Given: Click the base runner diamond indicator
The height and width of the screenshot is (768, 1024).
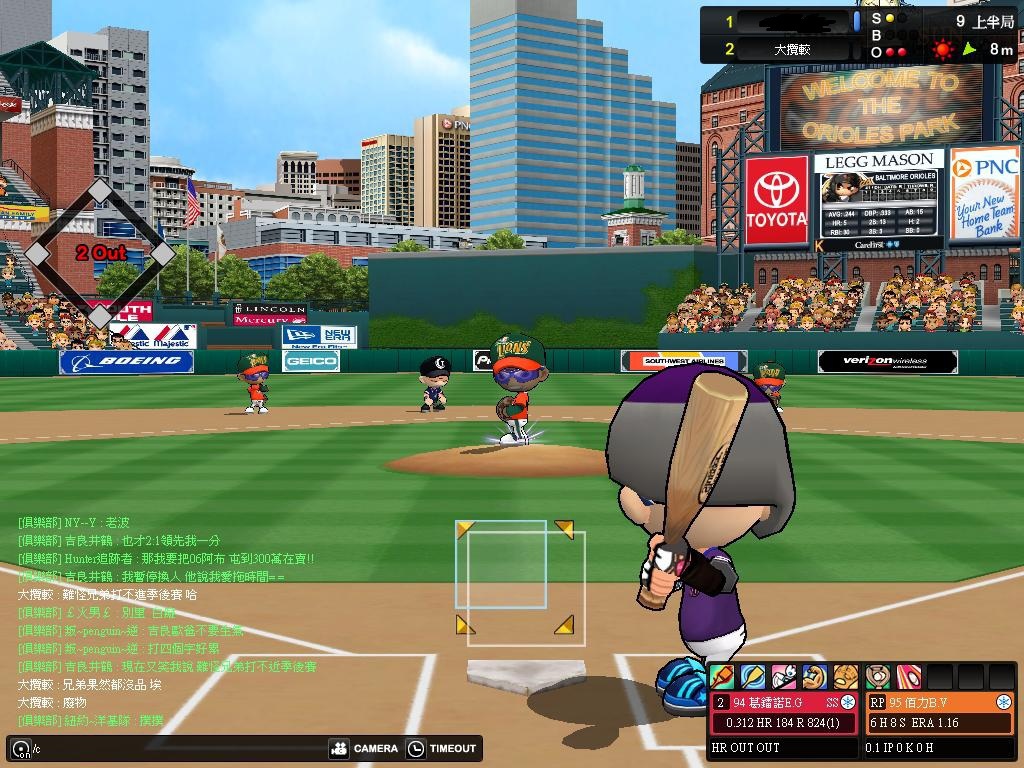Looking at the screenshot, I should coord(99,253).
